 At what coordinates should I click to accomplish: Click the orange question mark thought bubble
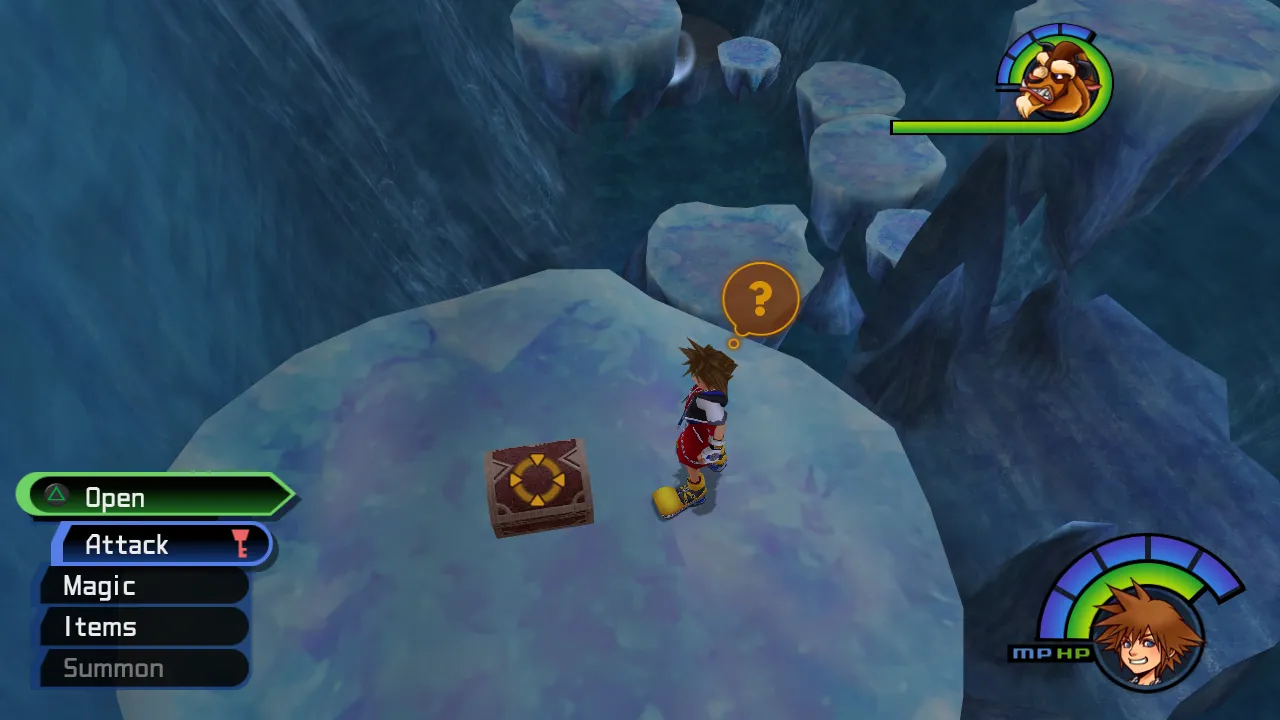(762, 297)
